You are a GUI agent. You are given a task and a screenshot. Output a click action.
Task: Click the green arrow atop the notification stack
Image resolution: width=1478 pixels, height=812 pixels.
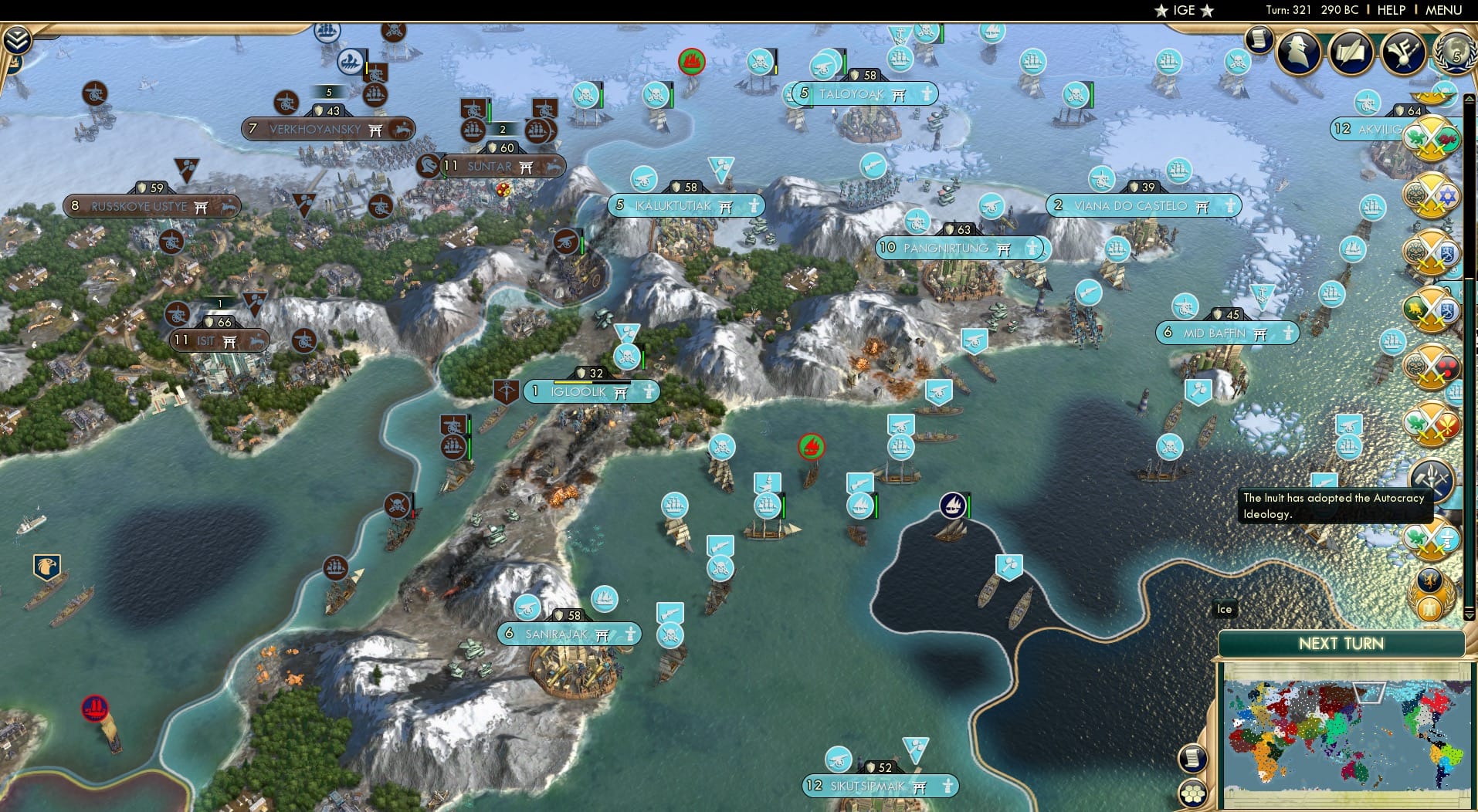tap(1468, 98)
